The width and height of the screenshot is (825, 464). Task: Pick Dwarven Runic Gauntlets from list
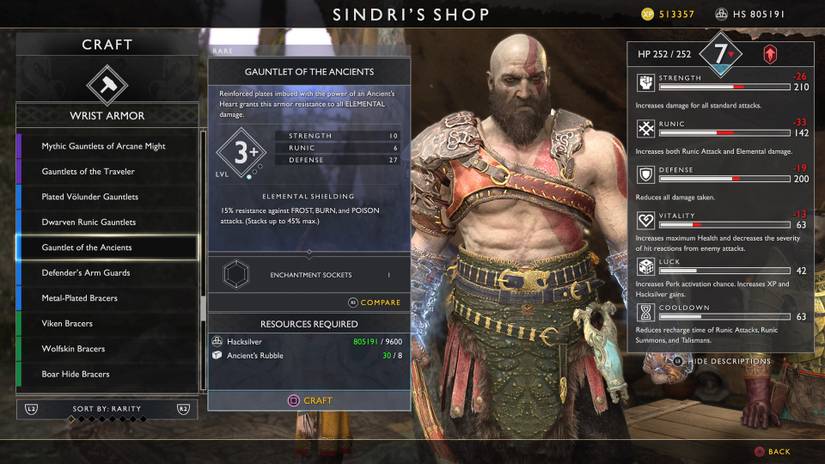point(88,222)
